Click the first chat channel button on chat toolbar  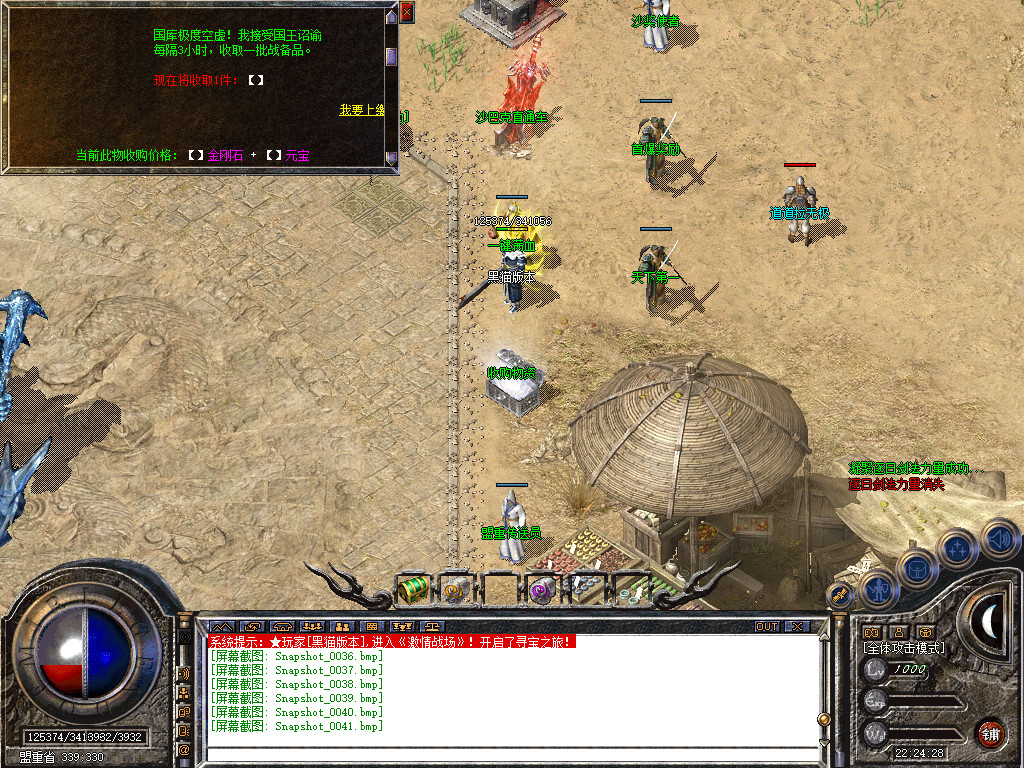[221, 627]
